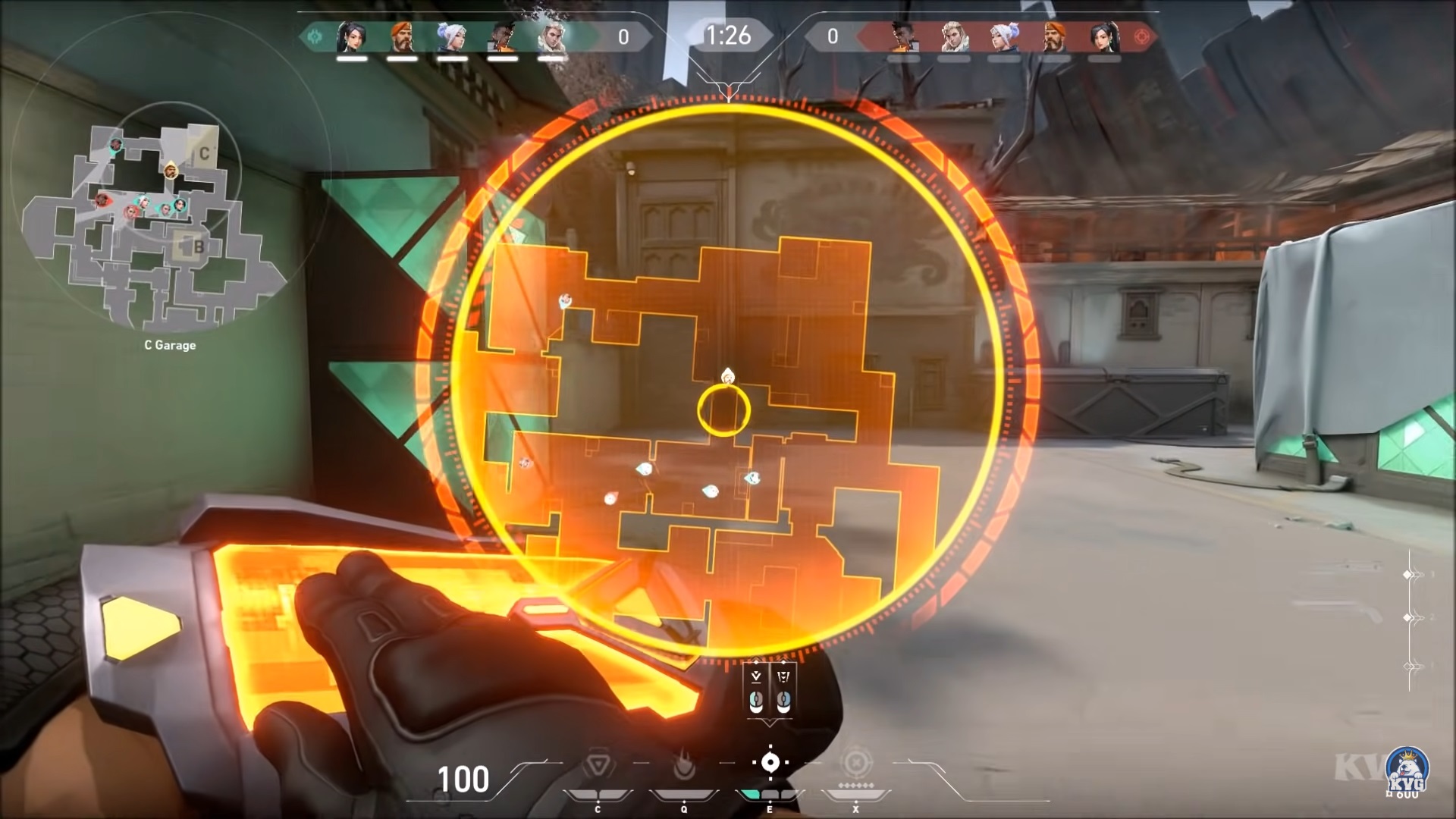Click enemy Phoenix's portrait on the red team
The height and width of the screenshot is (819, 1456).
click(902, 36)
